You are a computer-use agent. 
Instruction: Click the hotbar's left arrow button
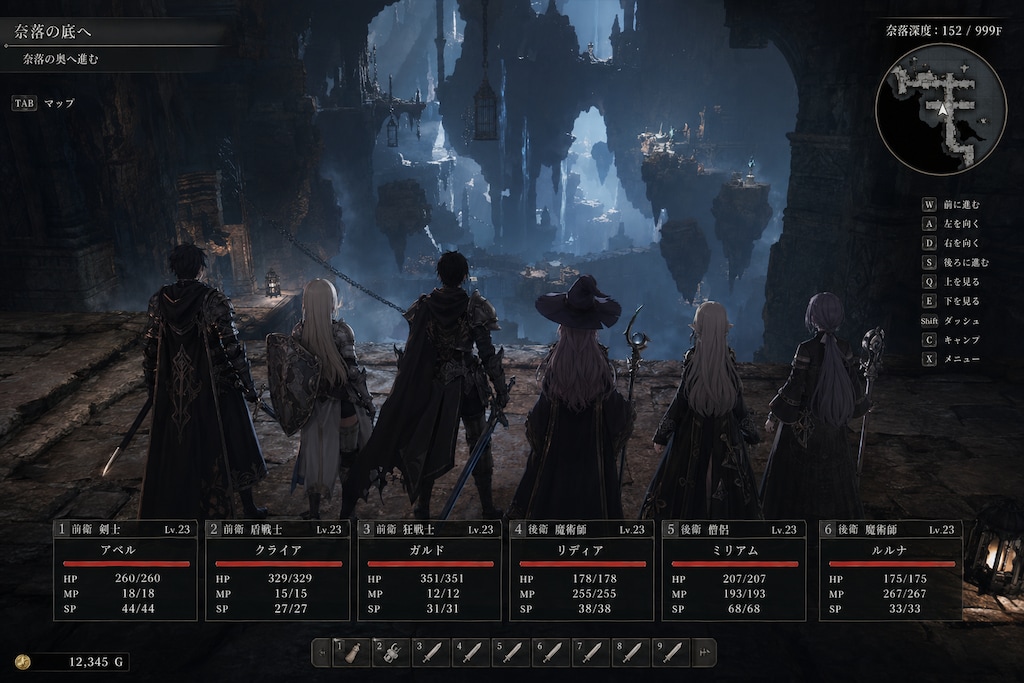(x=322, y=652)
